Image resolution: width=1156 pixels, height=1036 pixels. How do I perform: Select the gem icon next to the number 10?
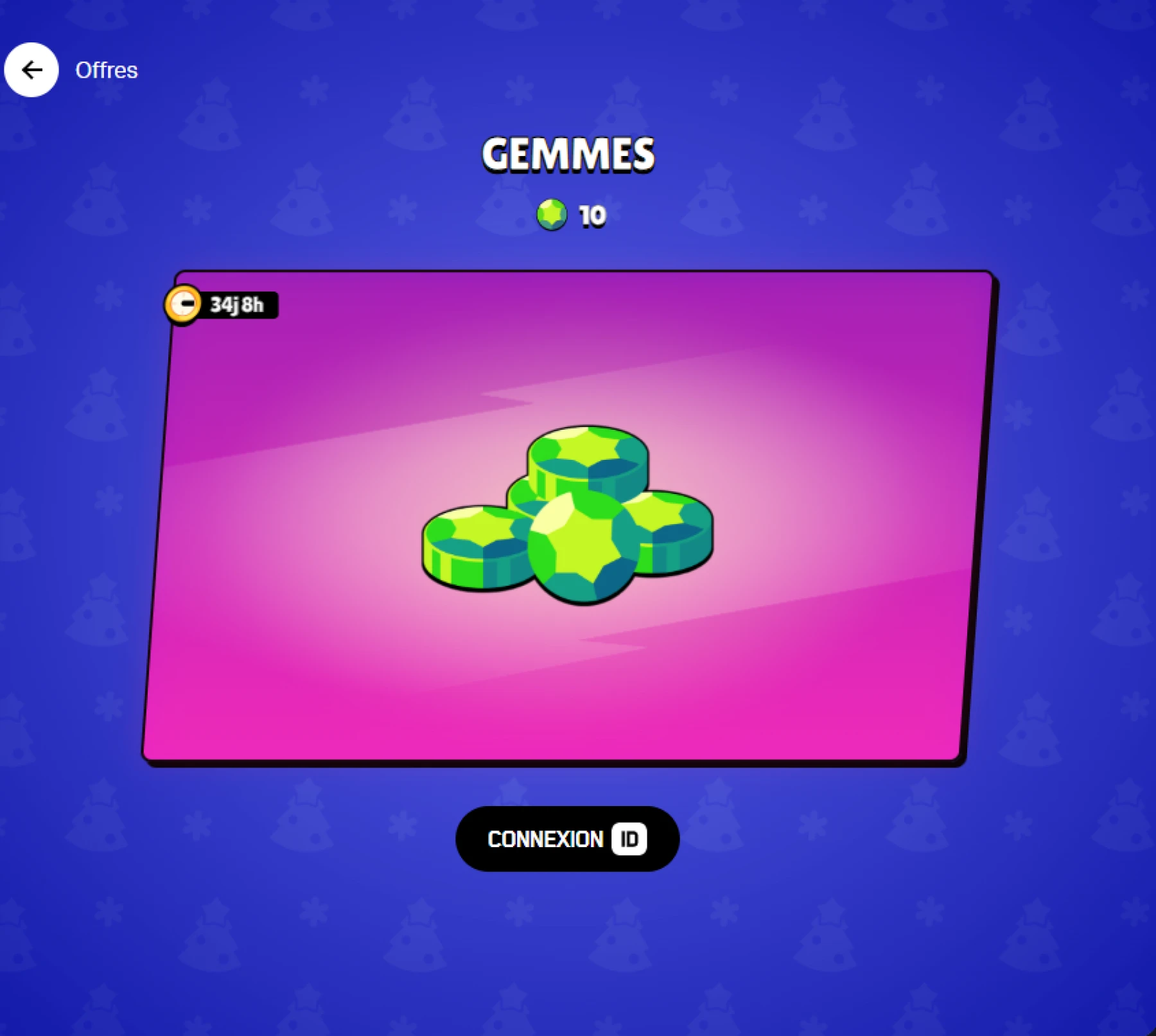click(551, 215)
